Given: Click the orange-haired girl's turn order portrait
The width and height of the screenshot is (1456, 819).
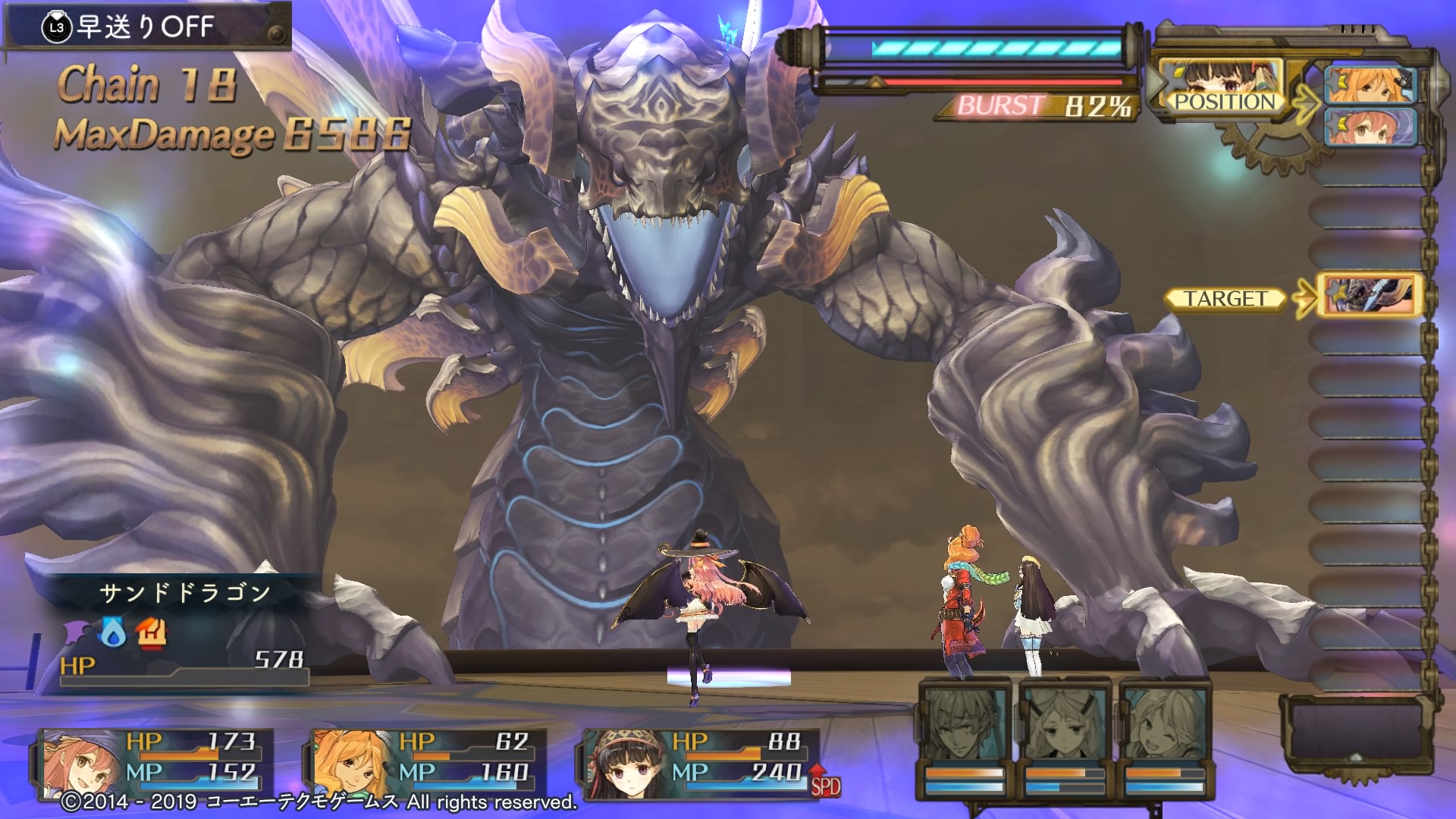Looking at the screenshot, I should [x=1370, y=84].
